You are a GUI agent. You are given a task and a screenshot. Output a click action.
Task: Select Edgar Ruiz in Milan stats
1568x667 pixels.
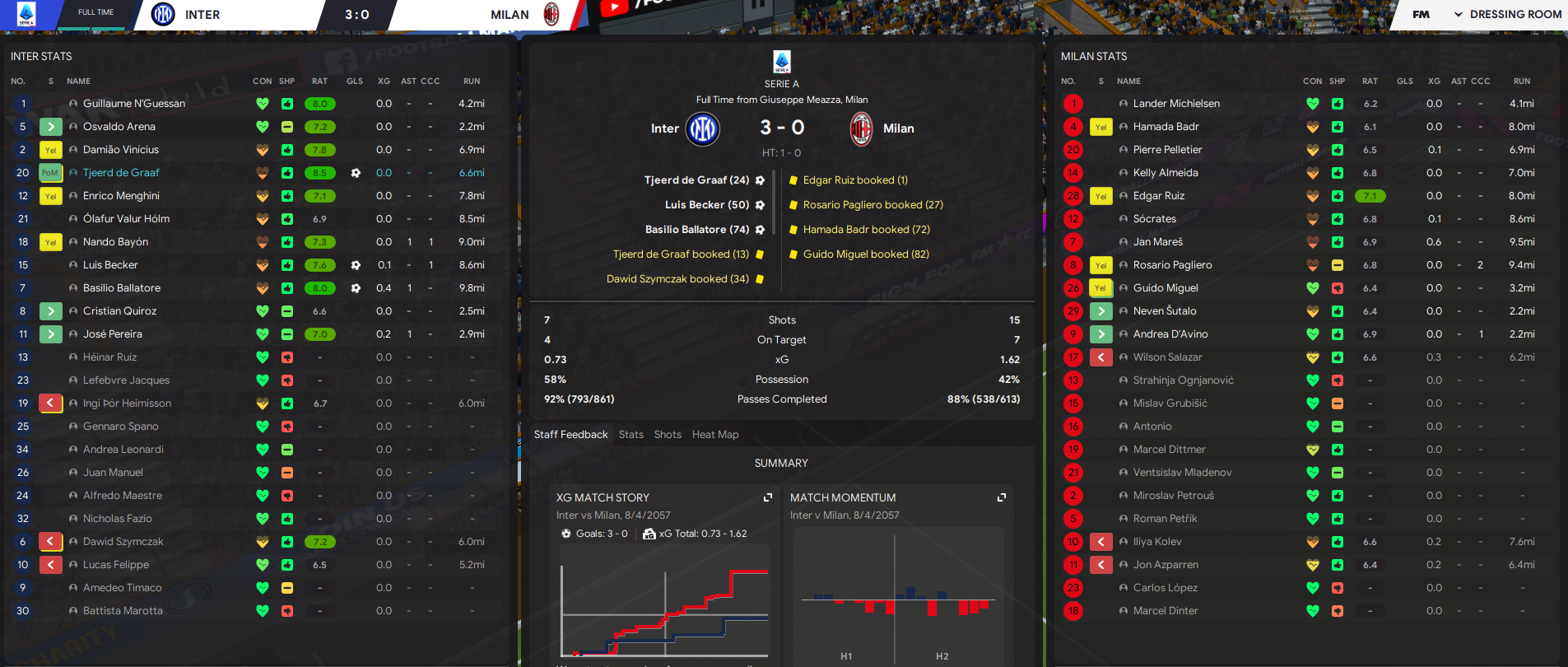point(1158,196)
